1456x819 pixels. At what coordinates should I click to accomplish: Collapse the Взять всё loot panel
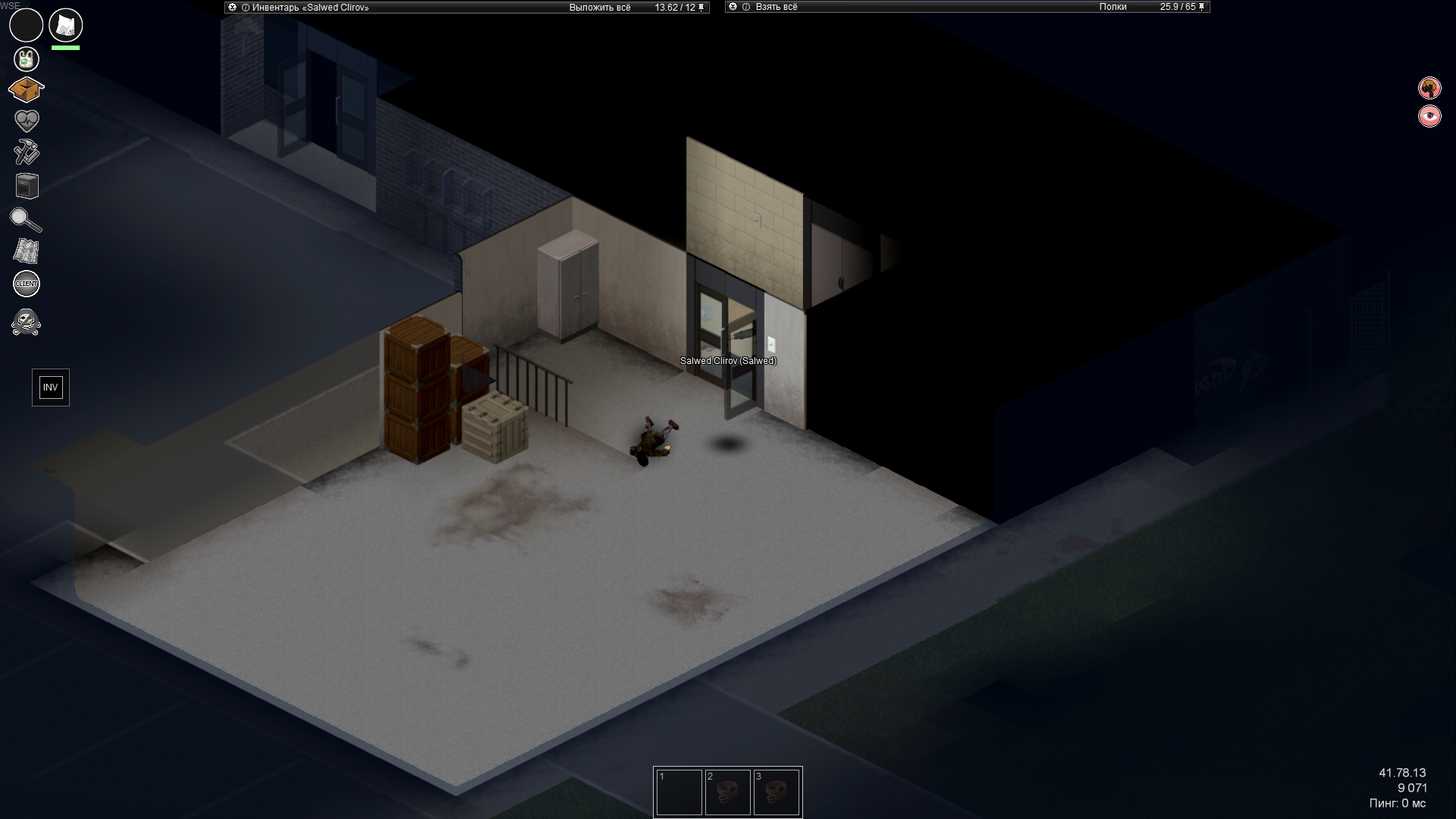coord(733,6)
